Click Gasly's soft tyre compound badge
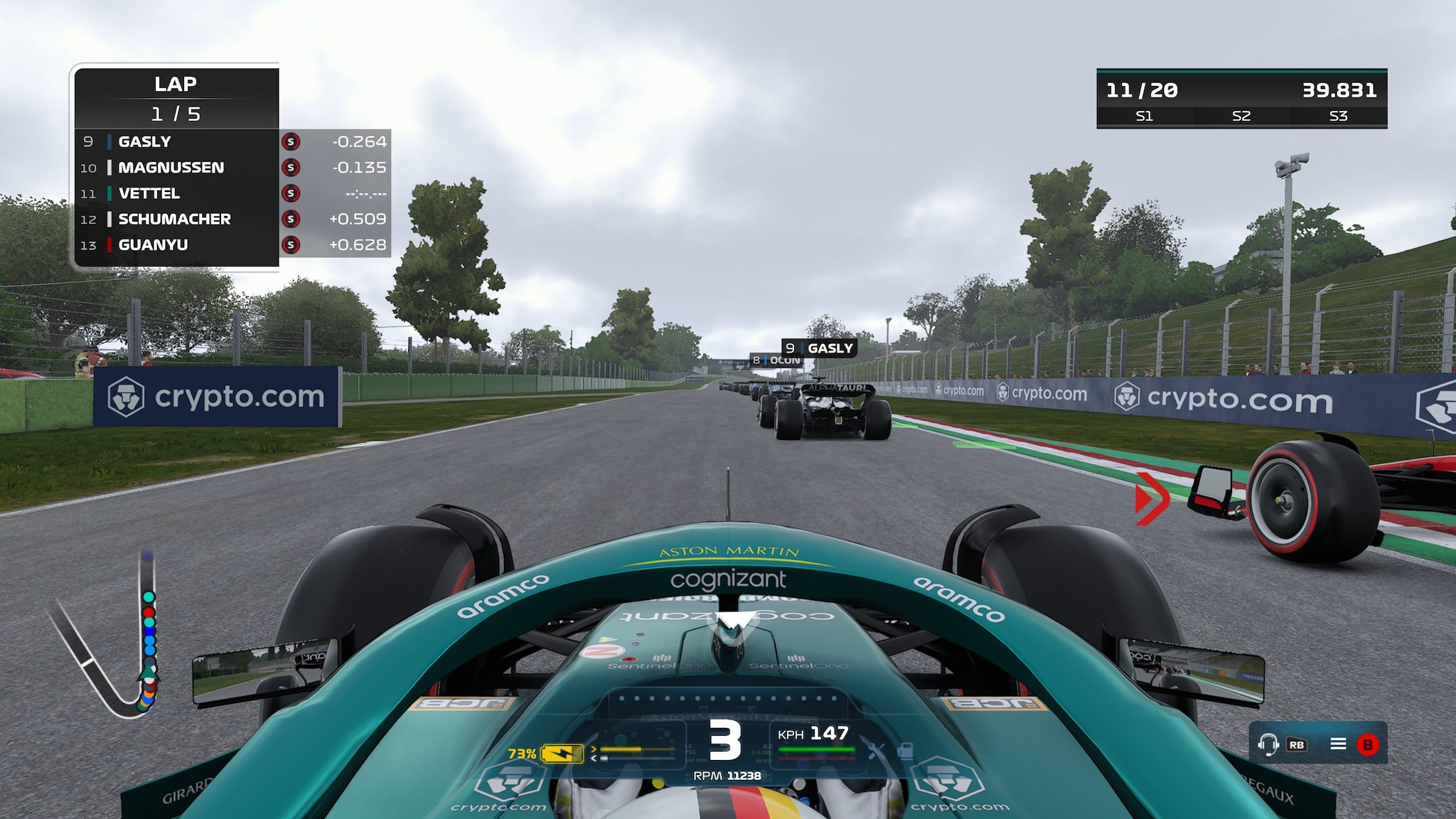Image resolution: width=1456 pixels, height=819 pixels. [x=291, y=141]
